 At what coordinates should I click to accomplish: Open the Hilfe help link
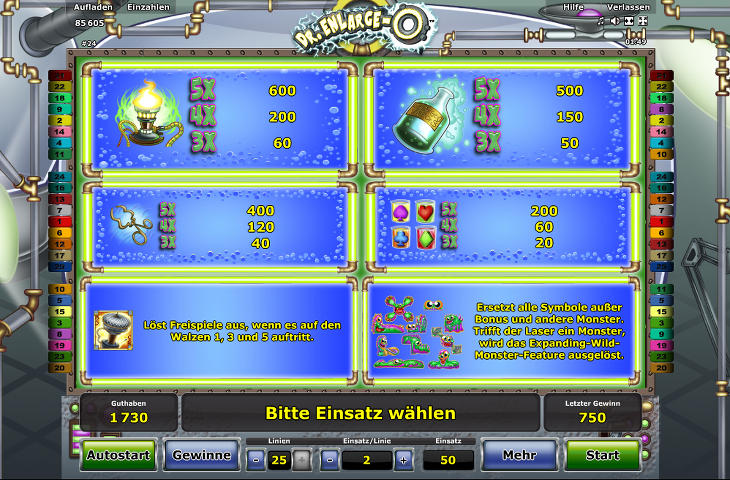(x=573, y=7)
